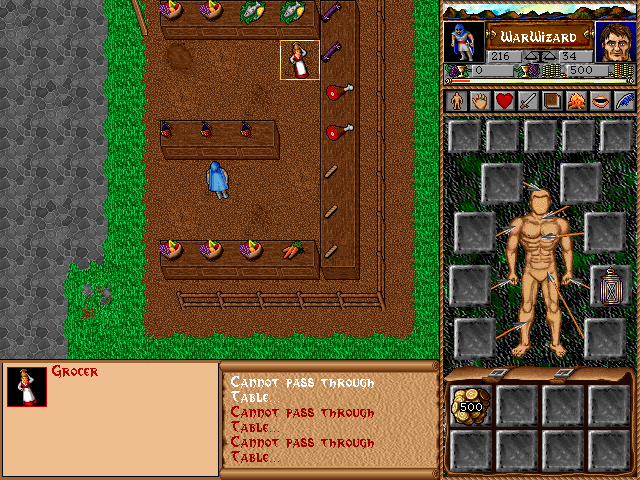The height and width of the screenshot is (480, 640).
Task: Select the 500 gold coins backpack slot
Action: pyautogui.click(x=469, y=405)
